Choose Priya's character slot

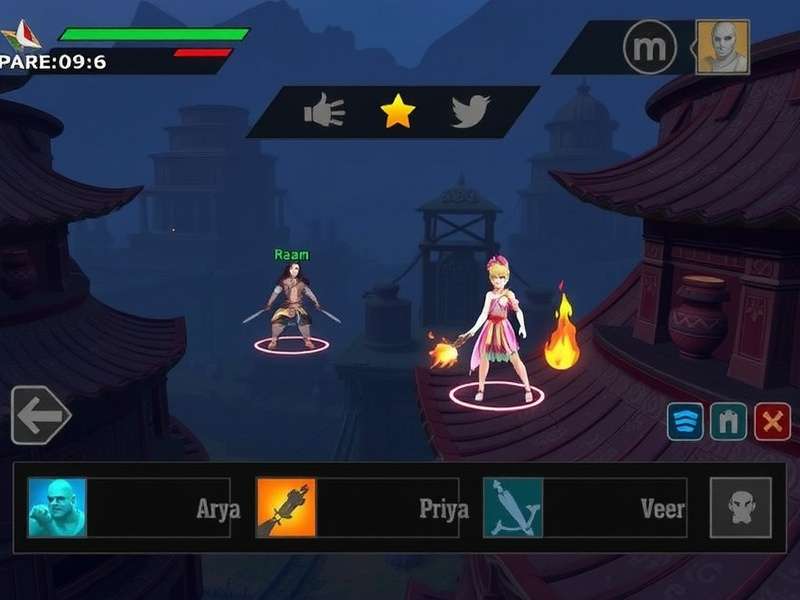click(x=362, y=508)
